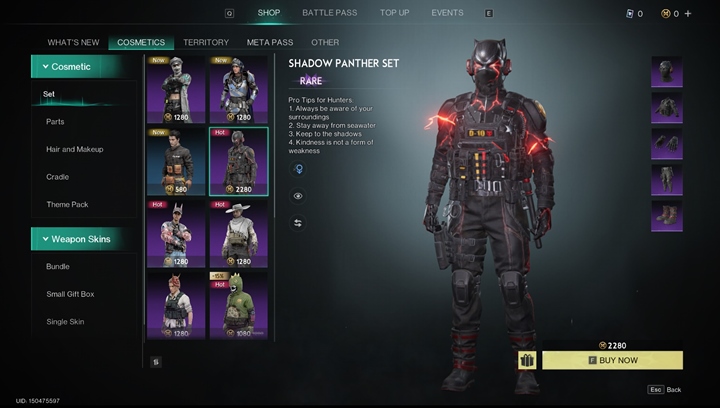The image size is (720, 408).
Task: Open the What's New shop section
Action: [x=74, y=43]
